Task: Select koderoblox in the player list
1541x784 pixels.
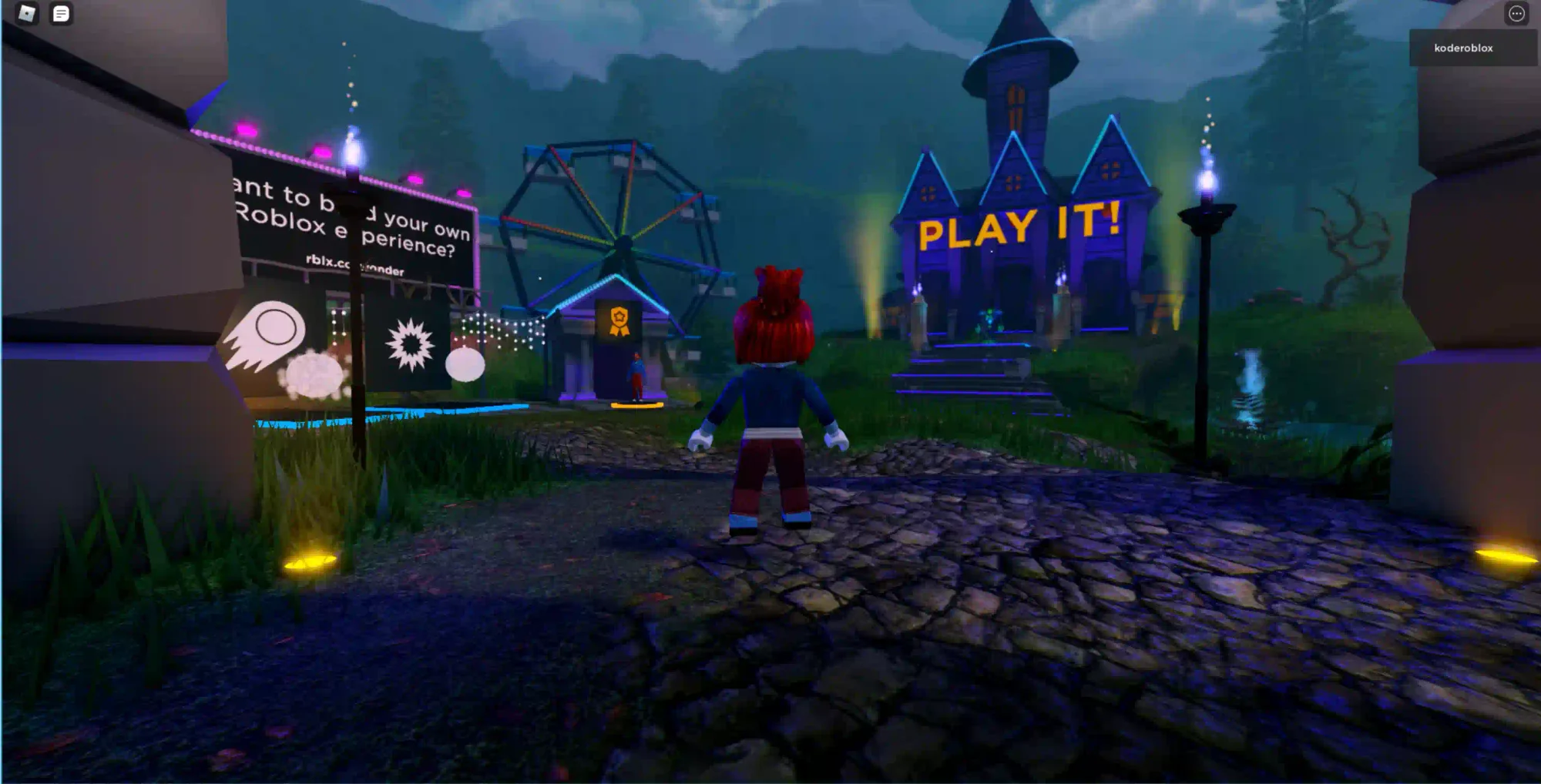Action: tap(1463, 48)
